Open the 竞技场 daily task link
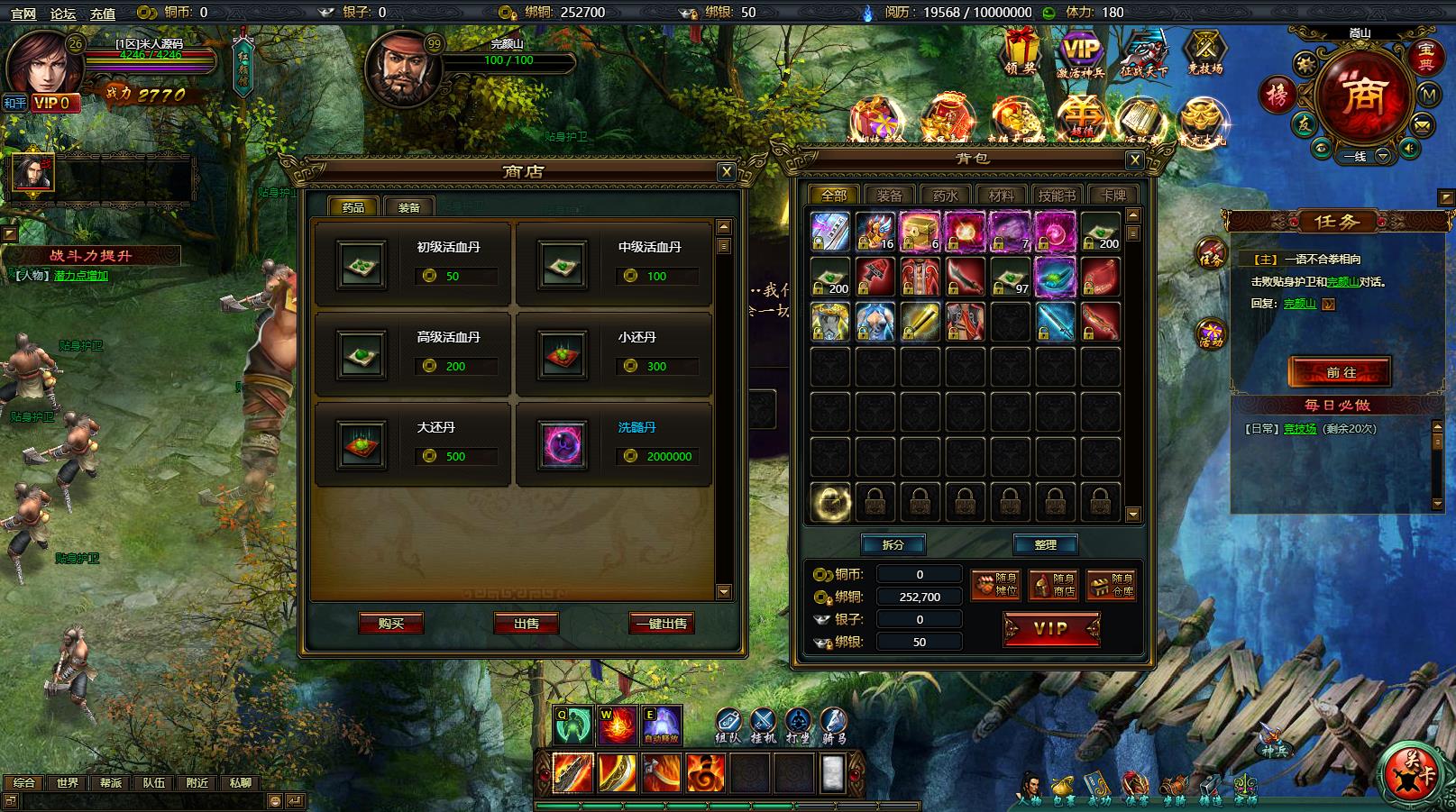Viewport: 1456px width, 812px height. coord(1299,429)
